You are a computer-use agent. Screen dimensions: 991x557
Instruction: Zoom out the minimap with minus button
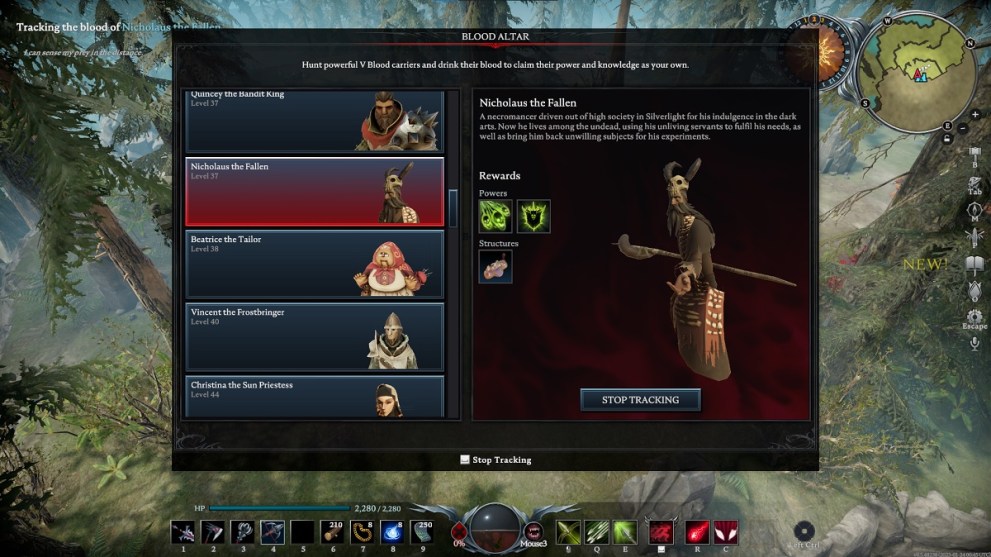(x=962, y=129)
